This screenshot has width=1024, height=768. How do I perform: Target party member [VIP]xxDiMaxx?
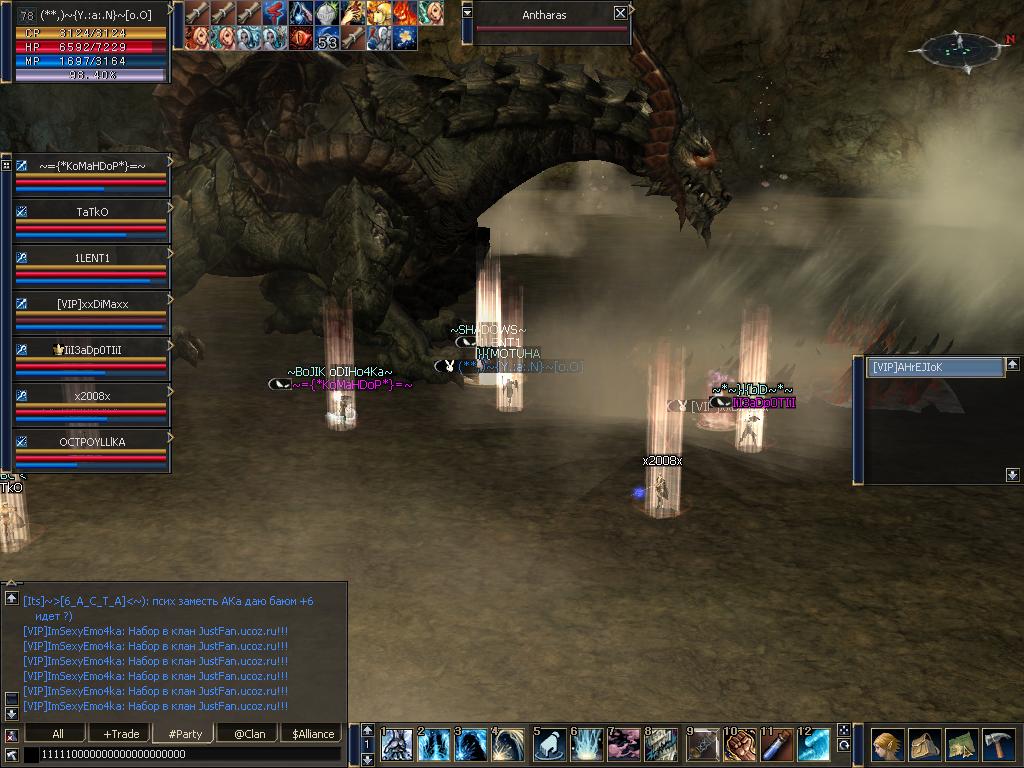pos(92,305)
